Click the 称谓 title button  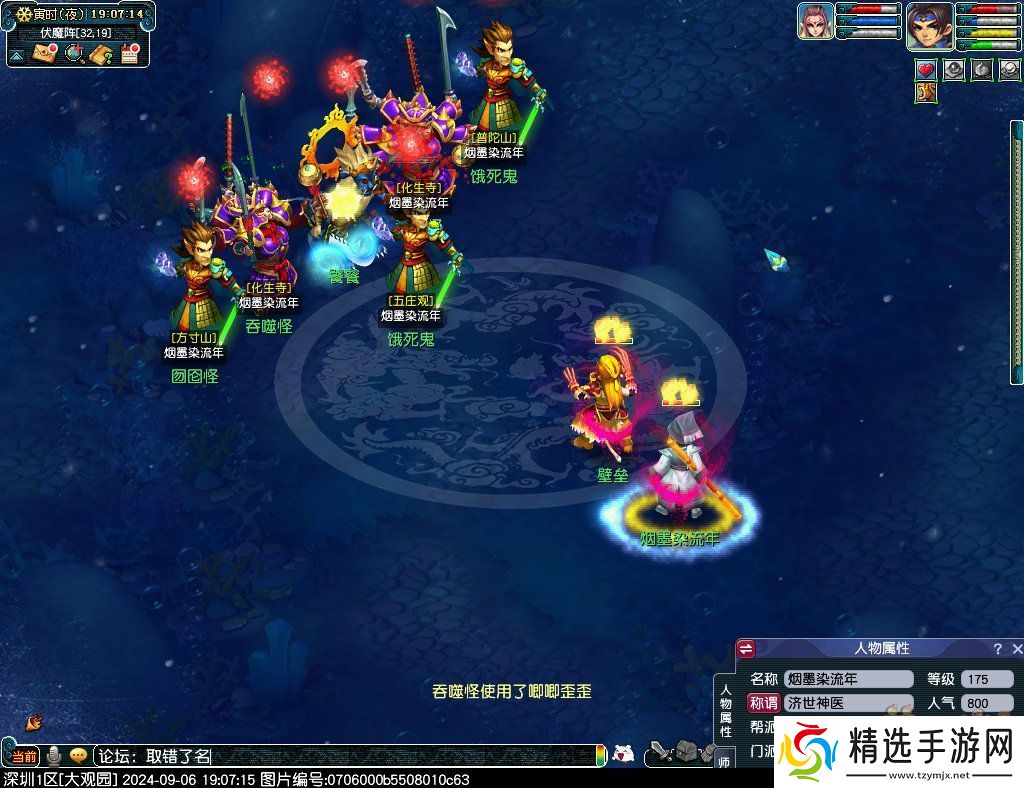pyautogui.click(x=763, y=703)
